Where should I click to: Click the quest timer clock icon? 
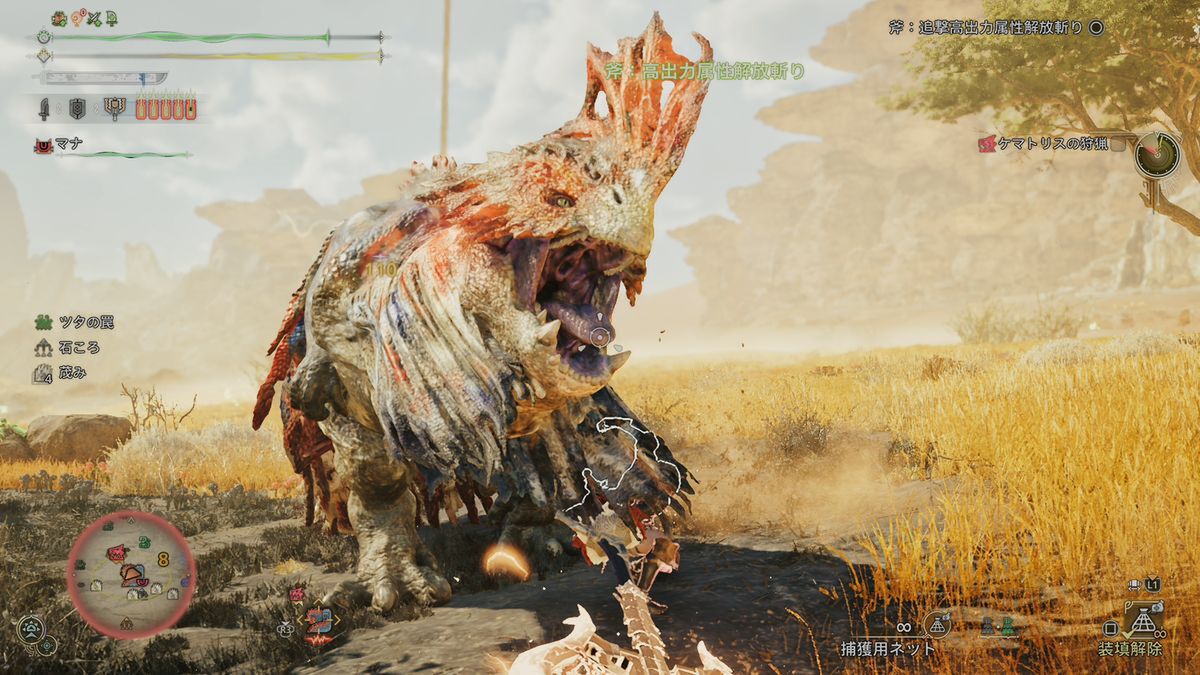[1157, 155]
